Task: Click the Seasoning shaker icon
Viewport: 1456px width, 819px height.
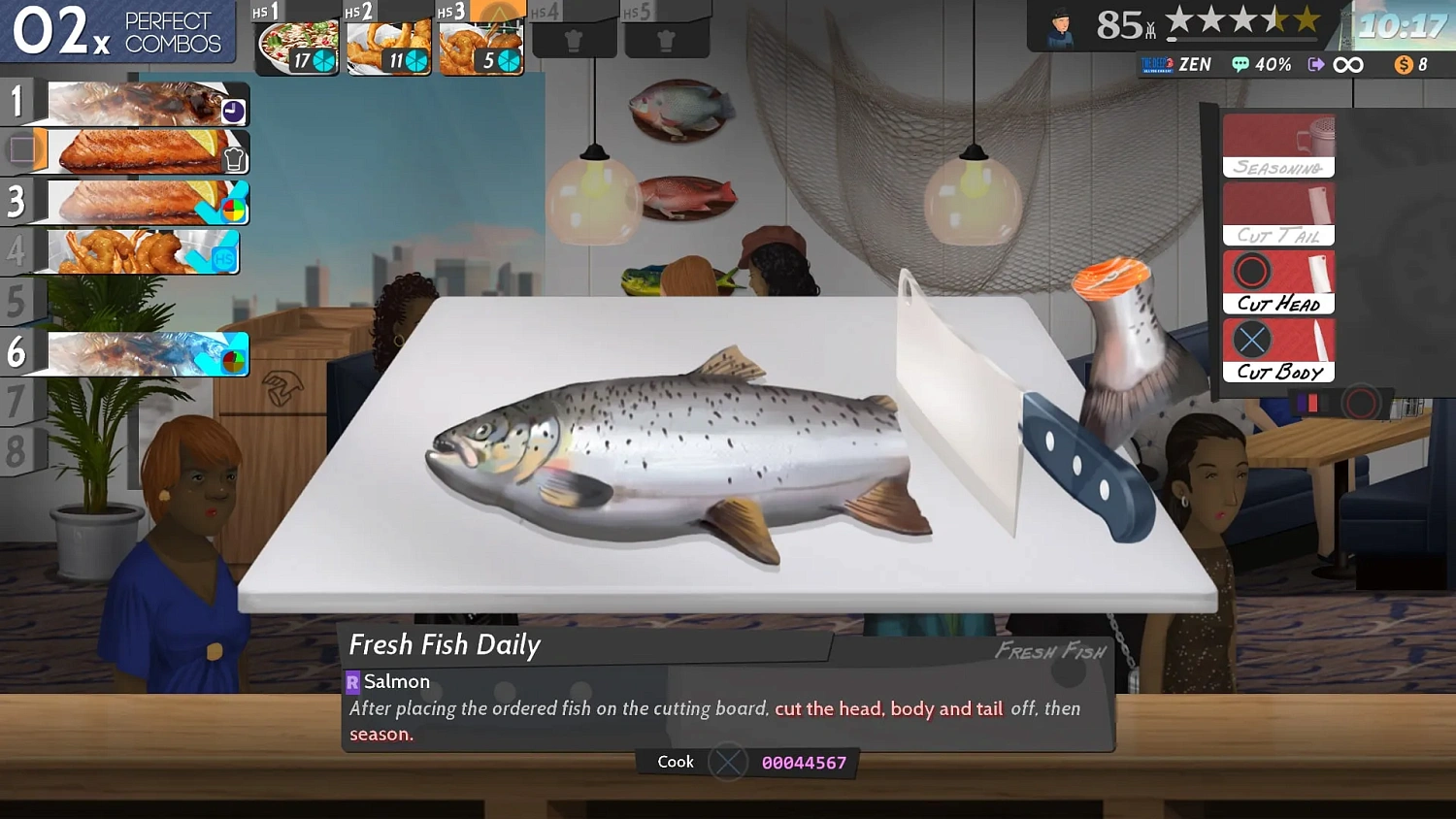Action: click(x=1278, y=144)
